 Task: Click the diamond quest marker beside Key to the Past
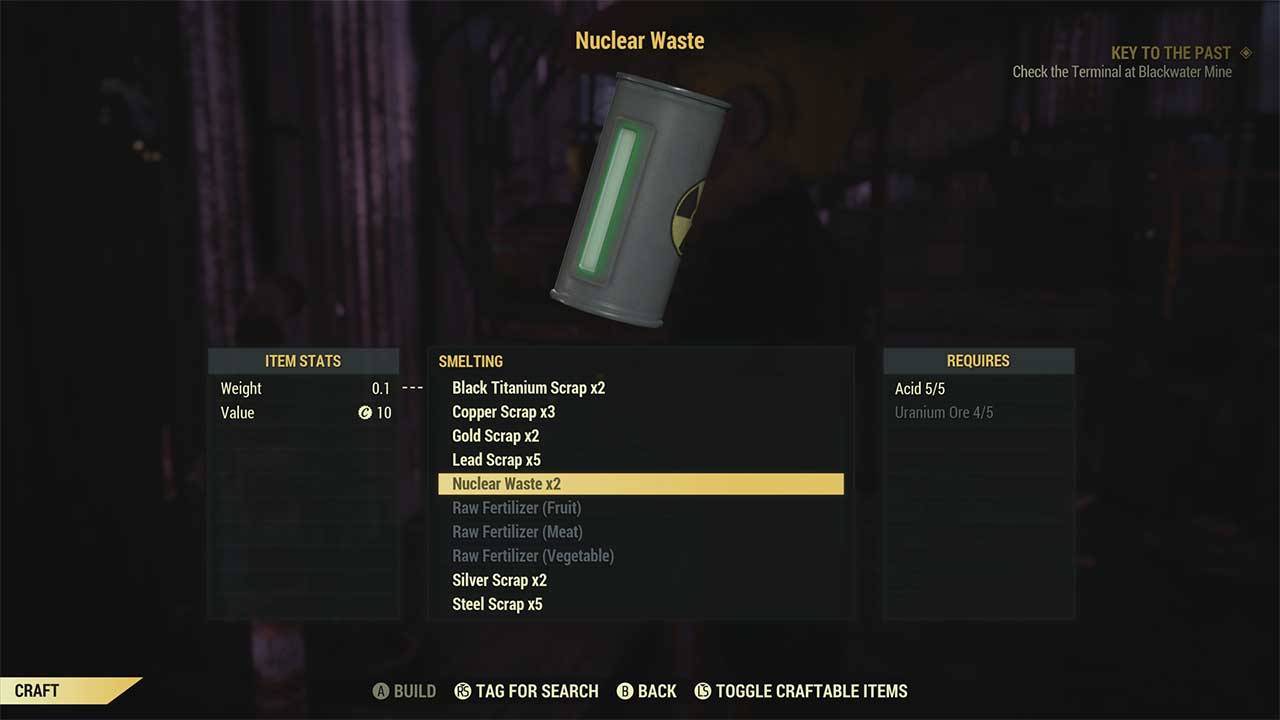(1244, 52)
